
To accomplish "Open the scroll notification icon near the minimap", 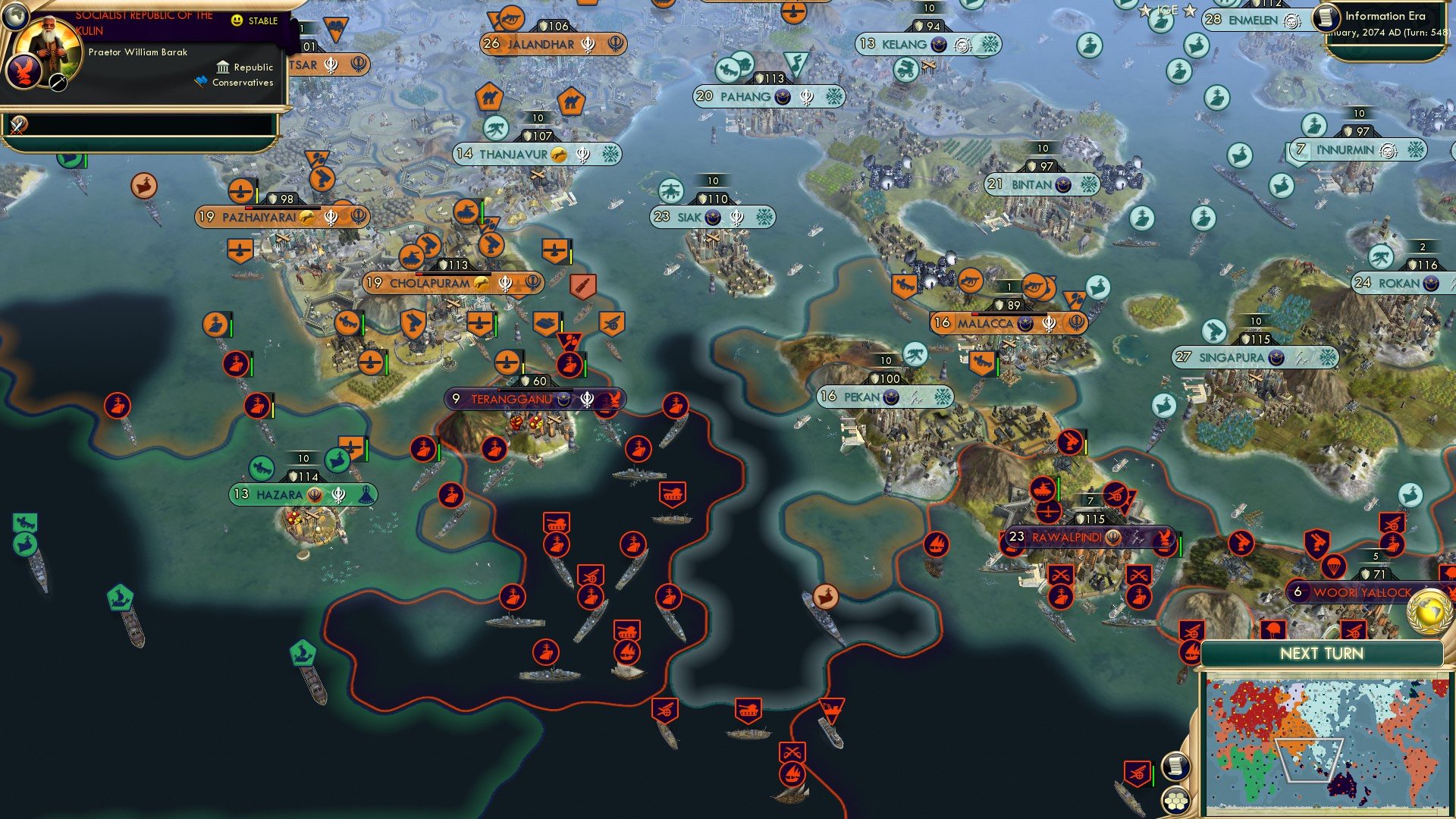I will pyautogui.click(x=1176, y=767).
